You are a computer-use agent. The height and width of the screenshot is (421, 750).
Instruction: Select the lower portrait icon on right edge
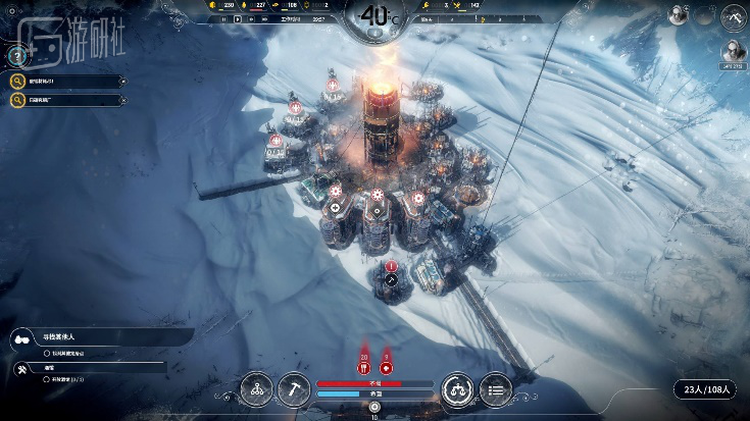[735, 52]
